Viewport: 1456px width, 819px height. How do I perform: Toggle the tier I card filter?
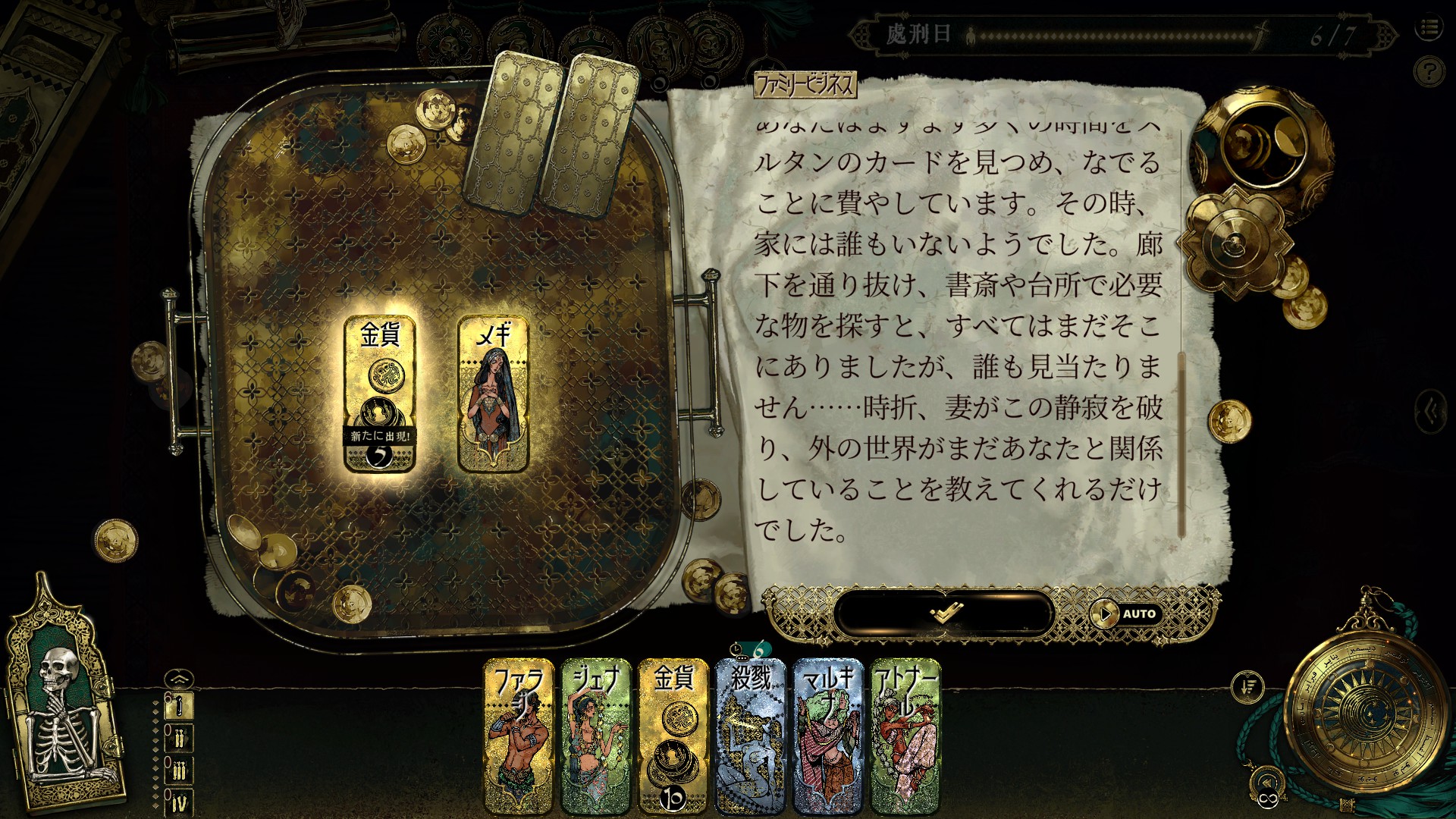click(x=178, y=705)
